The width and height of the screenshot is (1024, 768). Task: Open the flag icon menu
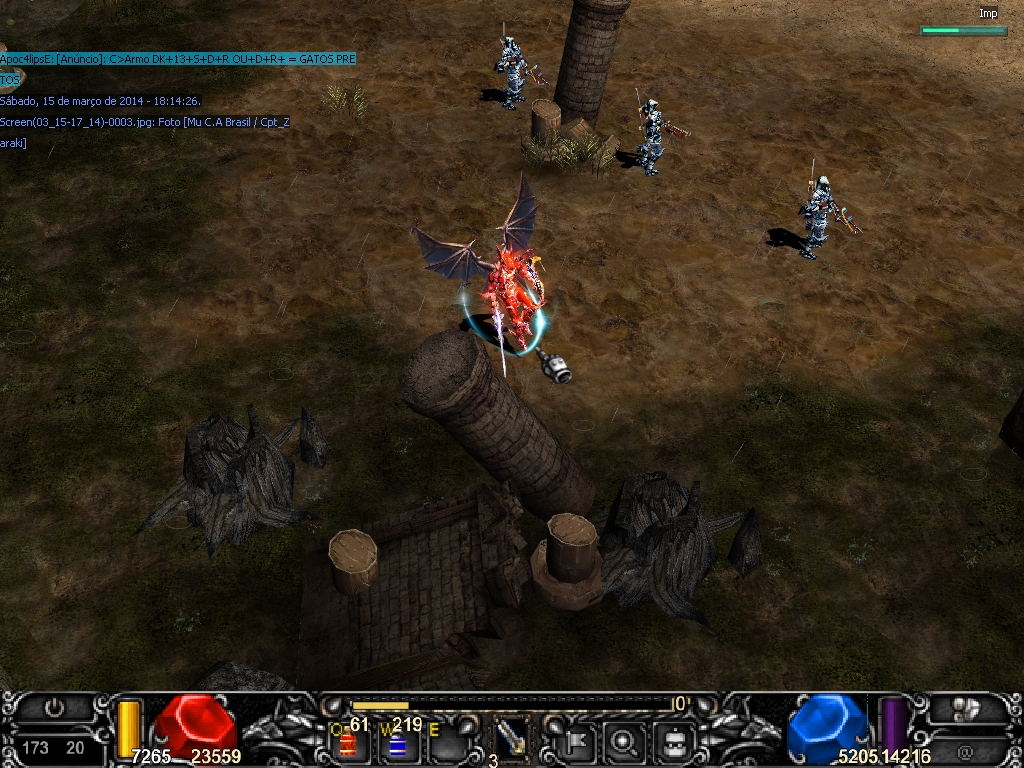pyautogui.click(x=578, y=741)
